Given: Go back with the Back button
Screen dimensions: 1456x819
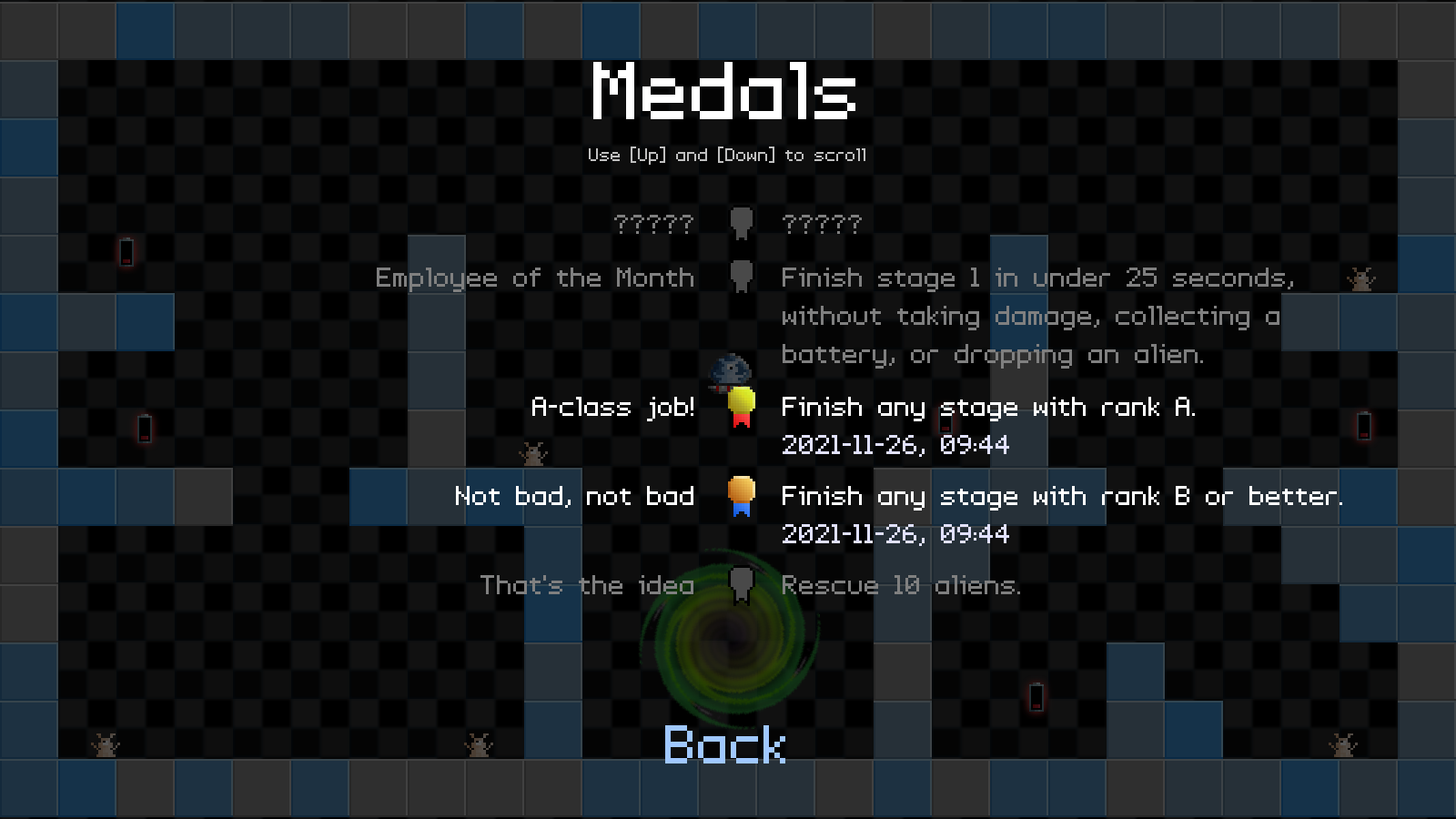Looking at the screenshot, I should point(724,745).
